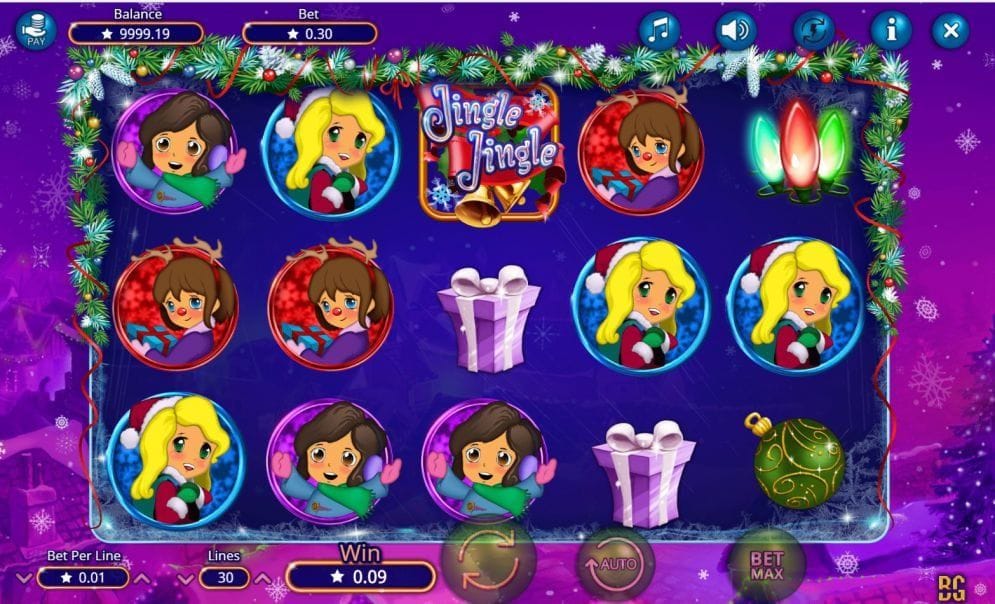Activate the AUTO spin button
Image resolution: width=995 pixels, height=604 pixels.
pyautogui.click(x=614, y=565)
